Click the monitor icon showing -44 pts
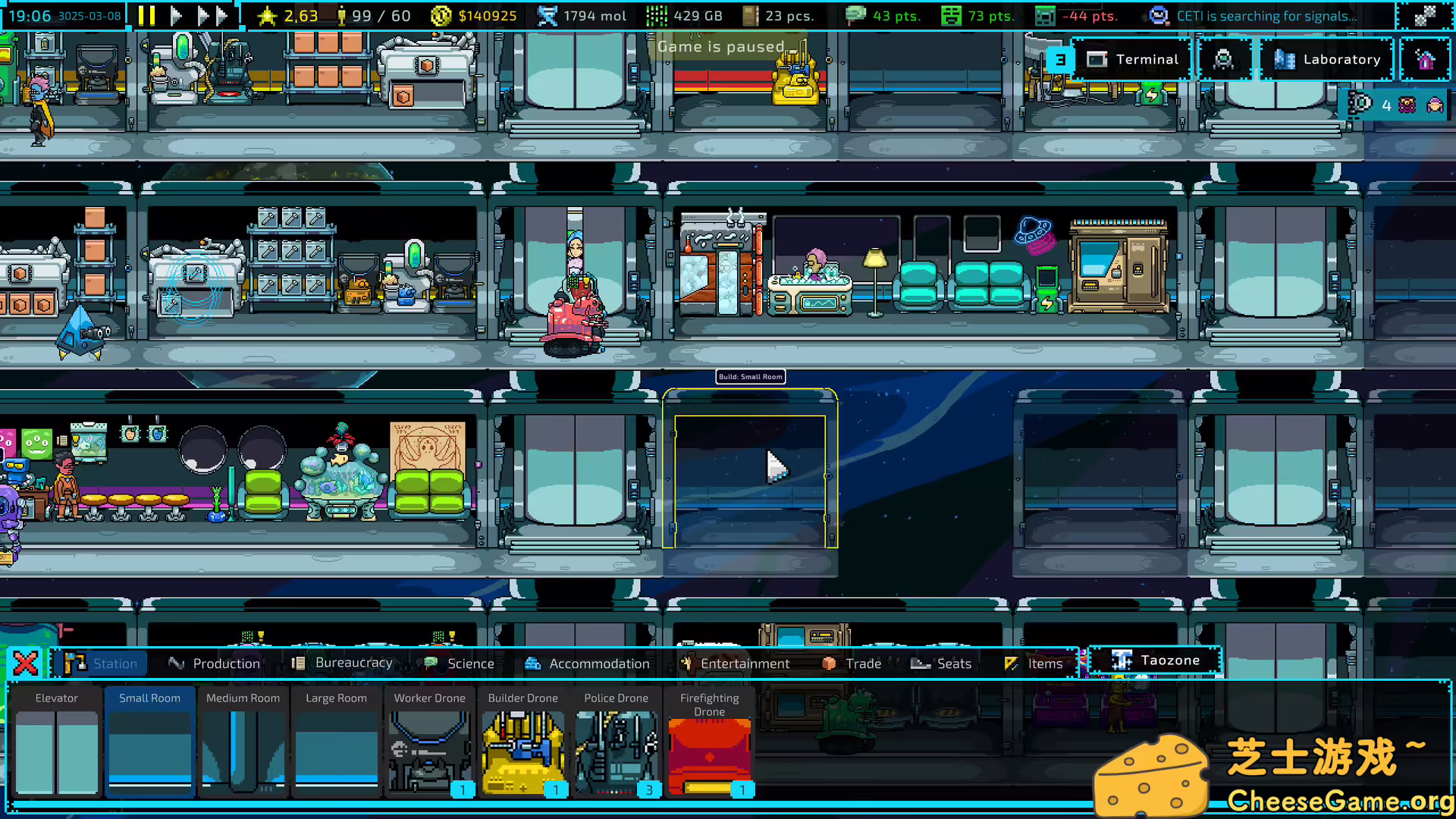 pos(1044,15)
